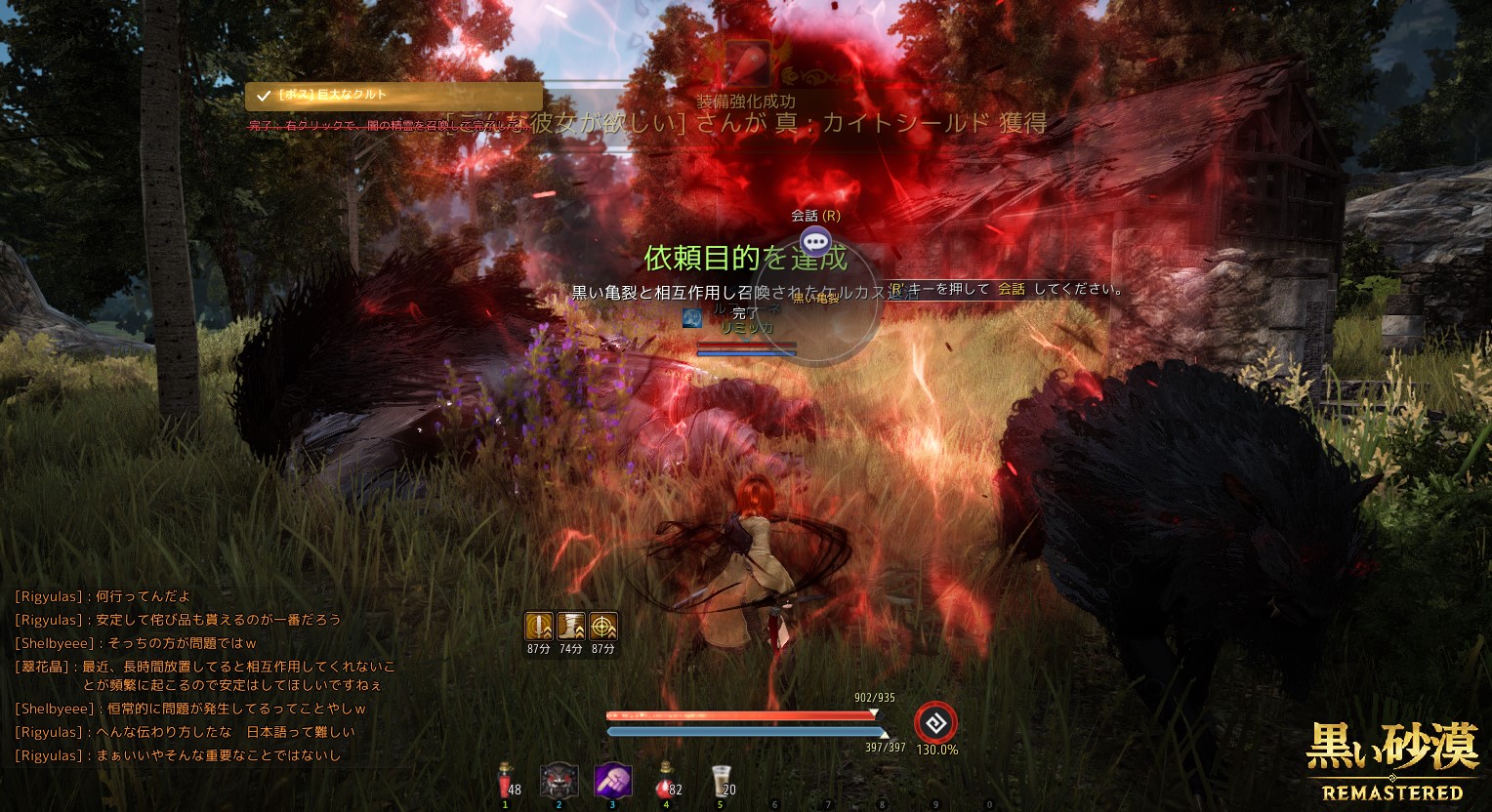Use the round red potion in slot 4
This screenshot has height=812, width=1492.
click(x=666, y=780)
